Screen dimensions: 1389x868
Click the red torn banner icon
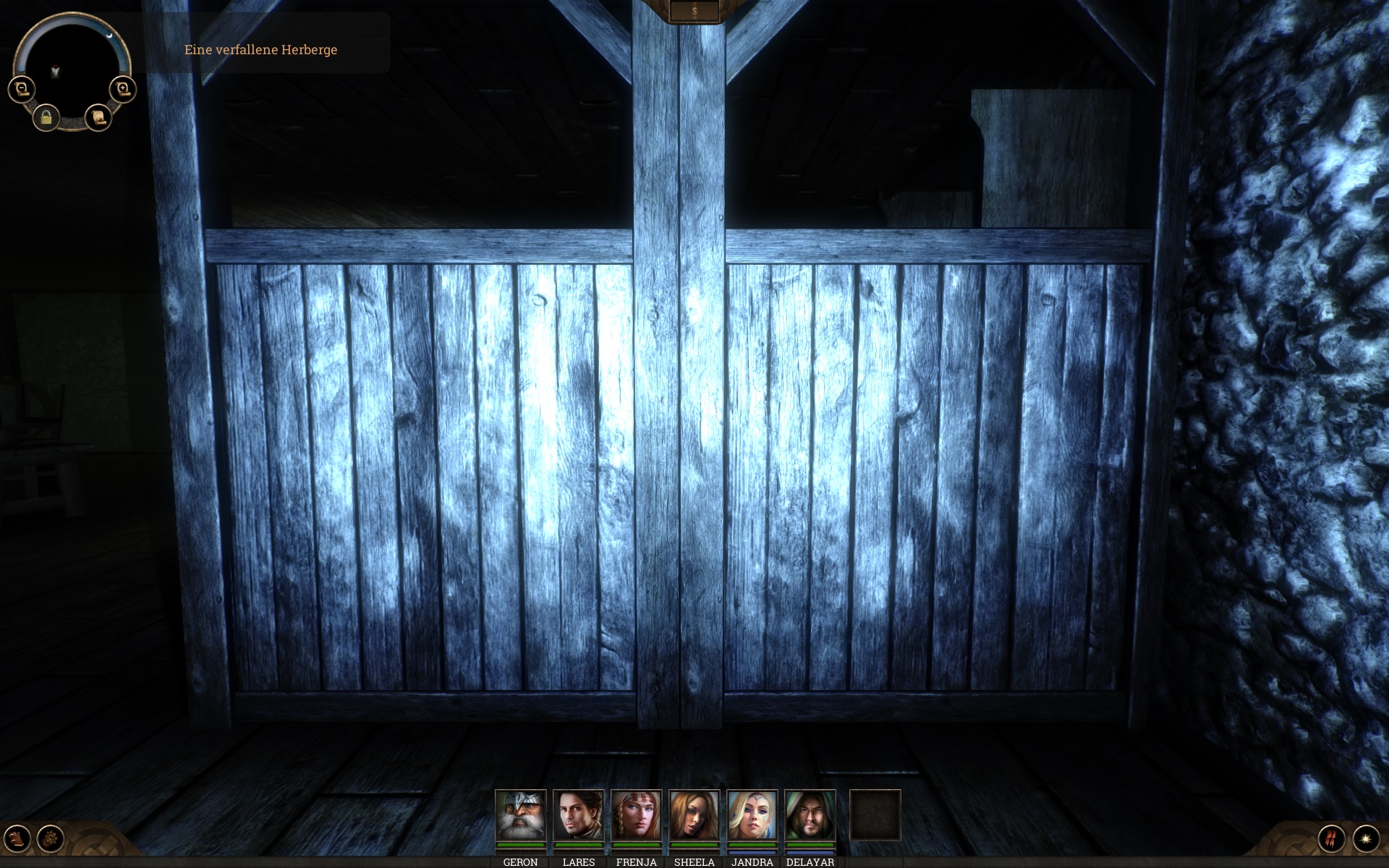[x=1331, y=838]
